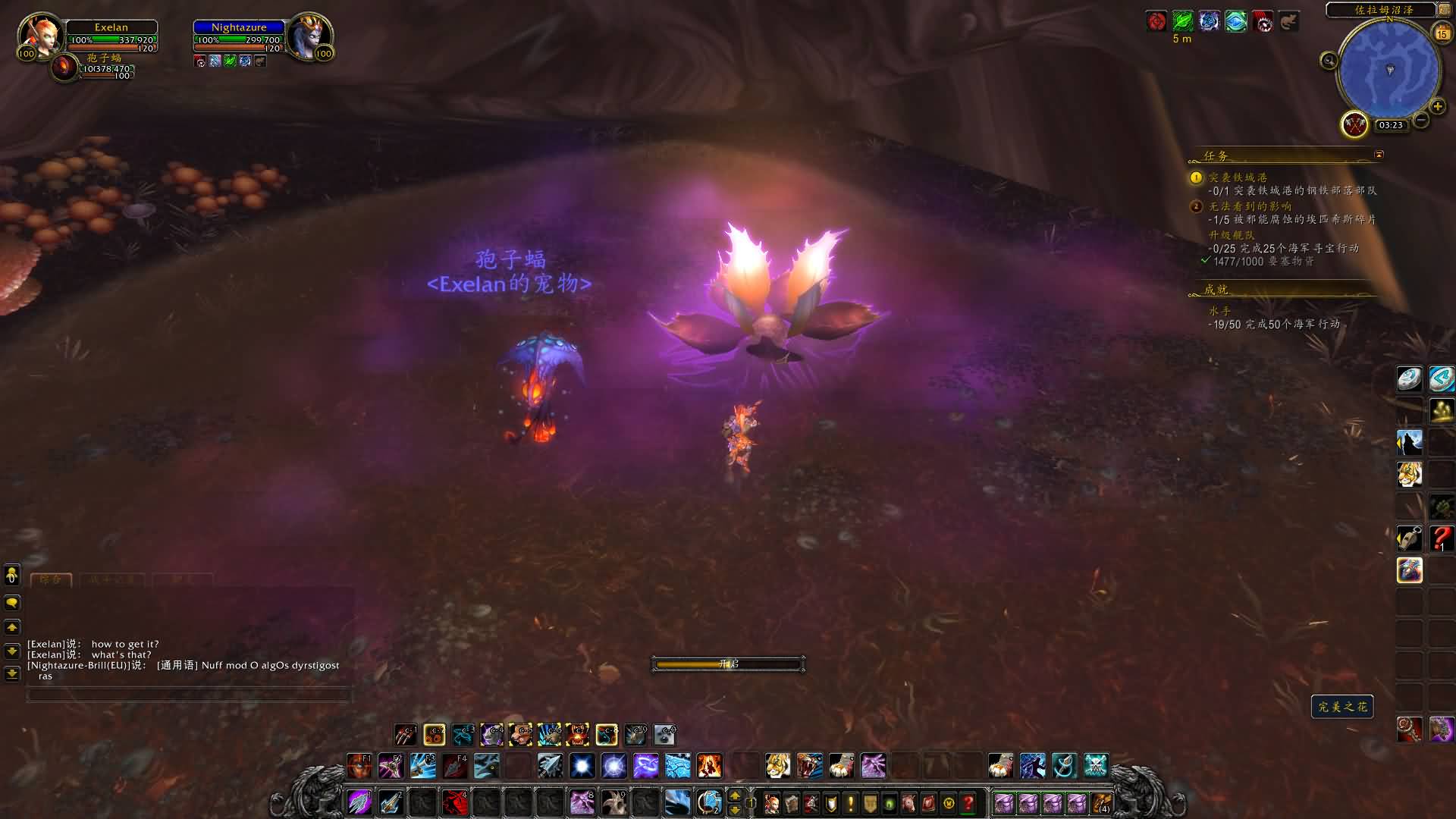Collapse the quest objective tracker

(1379, 155)
